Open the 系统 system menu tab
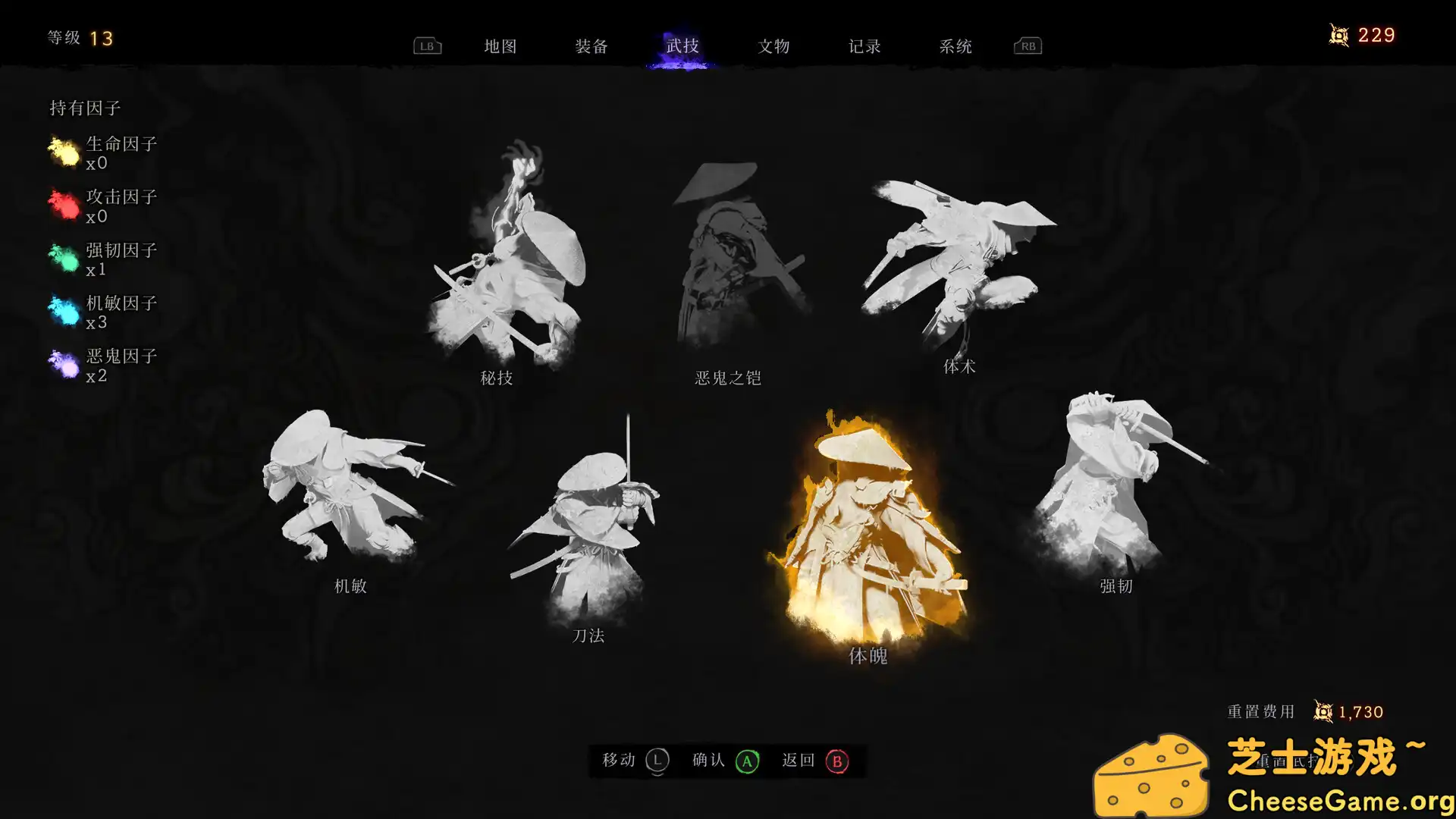This screenshot has width=1456, height=819. pos(955,46)
